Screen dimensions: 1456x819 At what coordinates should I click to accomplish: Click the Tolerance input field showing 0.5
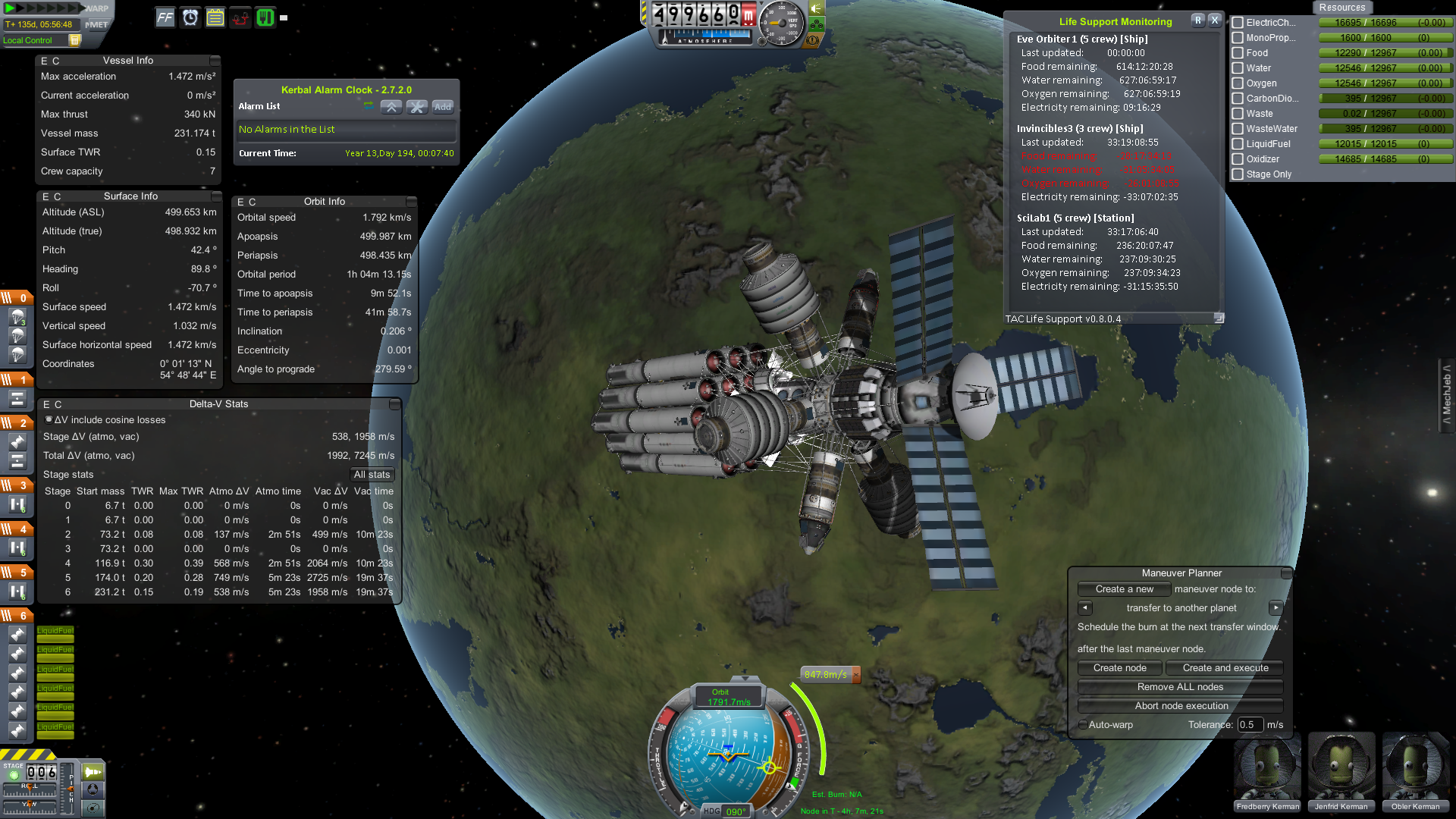(1250, 725)
